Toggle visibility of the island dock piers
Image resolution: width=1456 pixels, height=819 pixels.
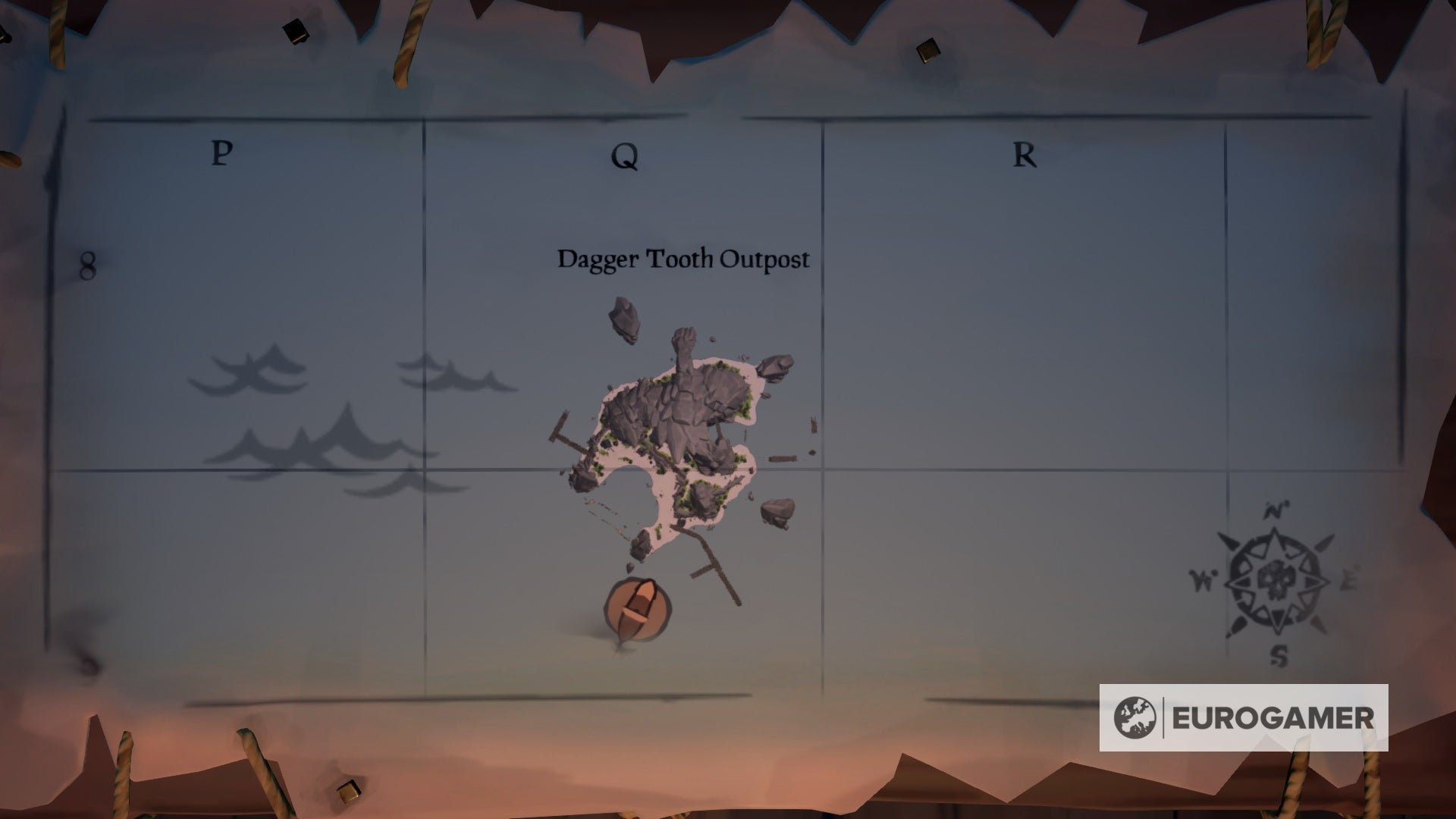[x=565, y=436]
